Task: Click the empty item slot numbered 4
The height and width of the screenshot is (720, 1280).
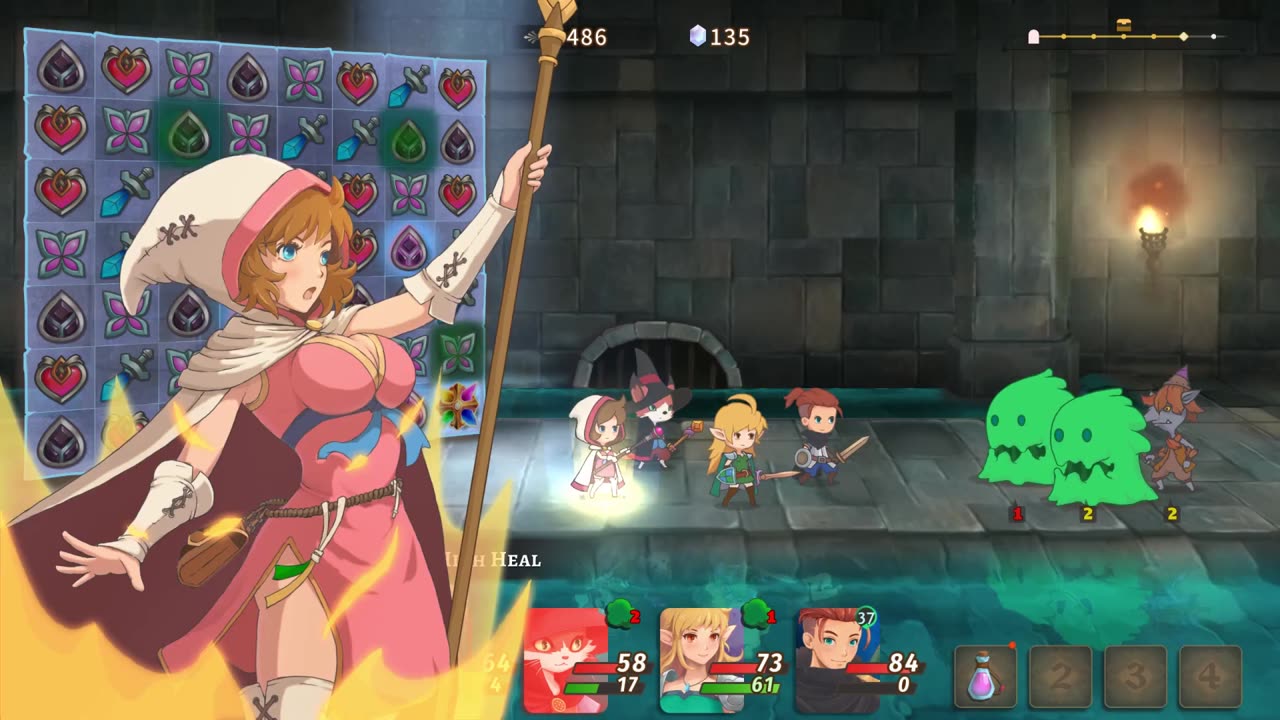Action: (1210, 677)
